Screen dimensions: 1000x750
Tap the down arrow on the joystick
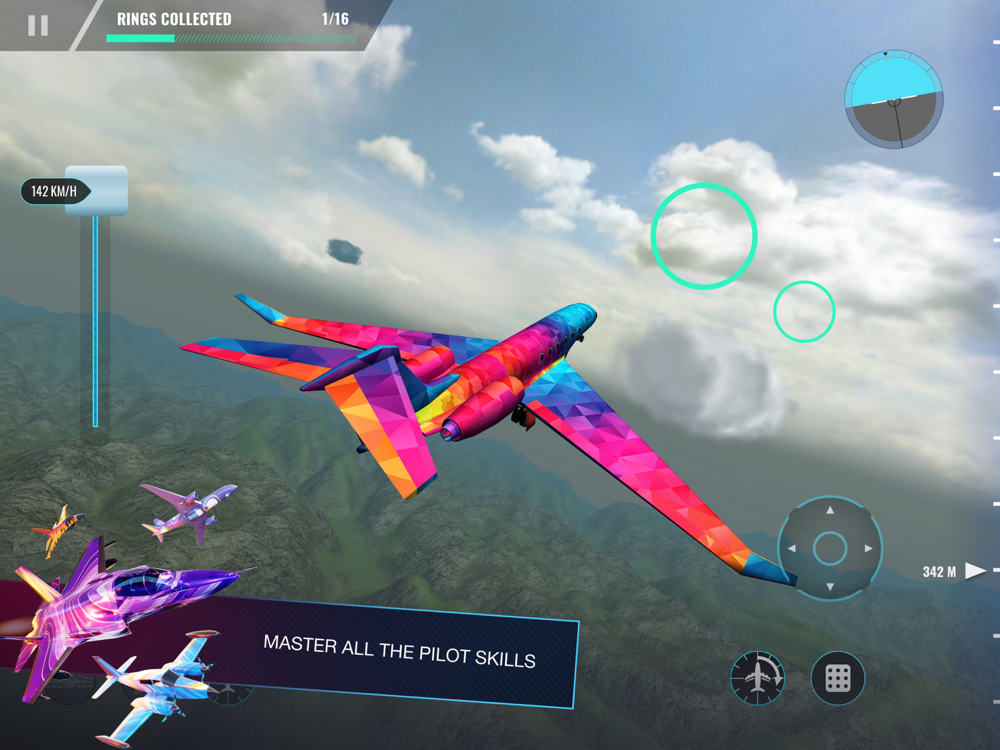coord(829,586)
